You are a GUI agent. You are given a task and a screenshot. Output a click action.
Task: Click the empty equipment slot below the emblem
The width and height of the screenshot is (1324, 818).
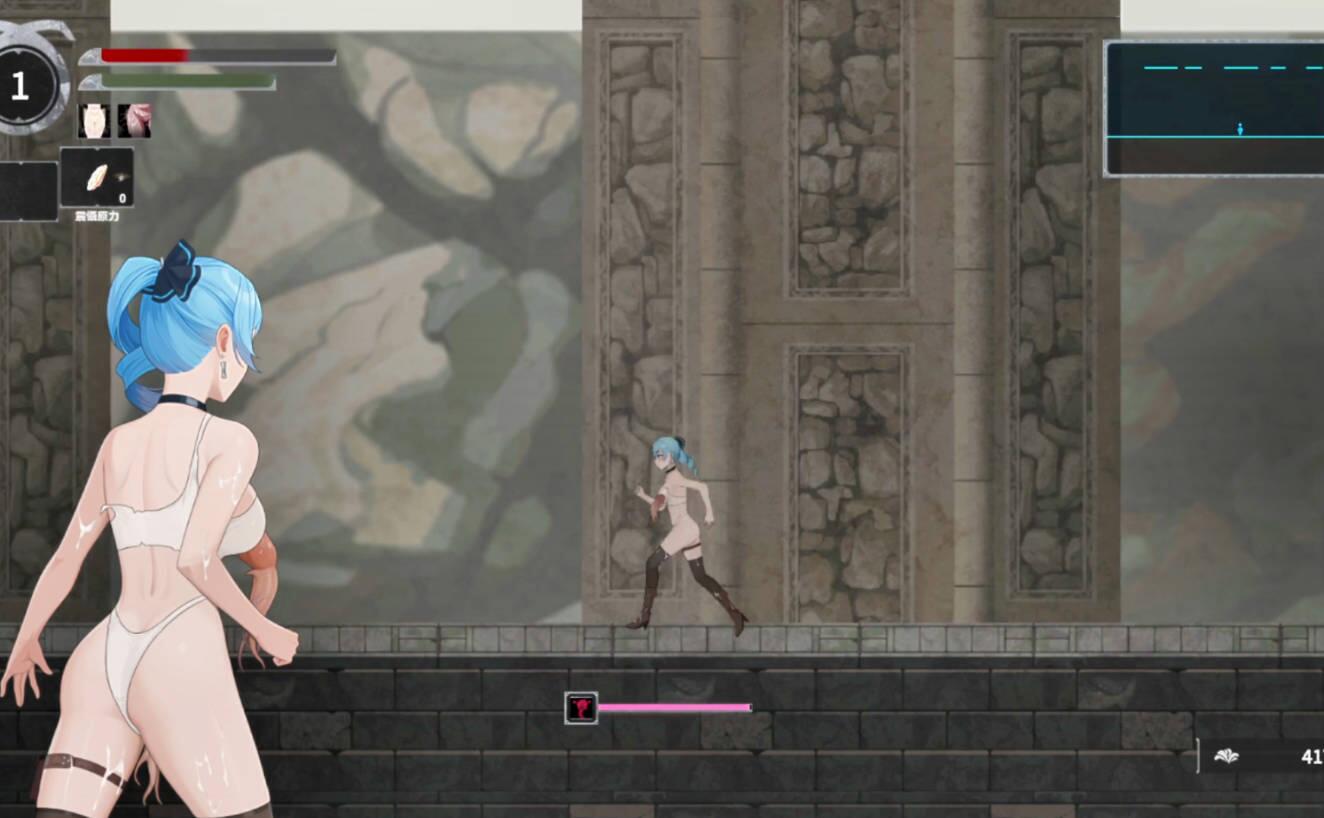click(x=25, y=190)
